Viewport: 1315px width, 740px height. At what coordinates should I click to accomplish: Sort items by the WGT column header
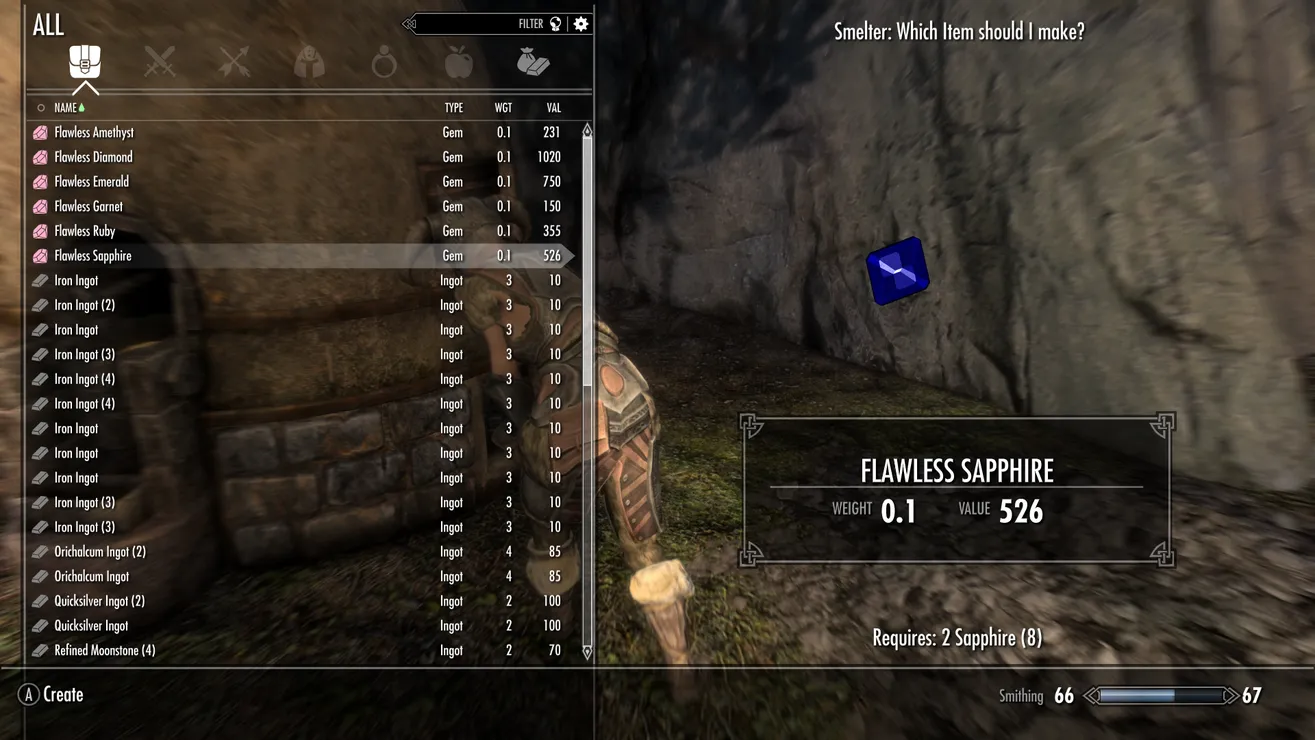[x=503, y=108]
